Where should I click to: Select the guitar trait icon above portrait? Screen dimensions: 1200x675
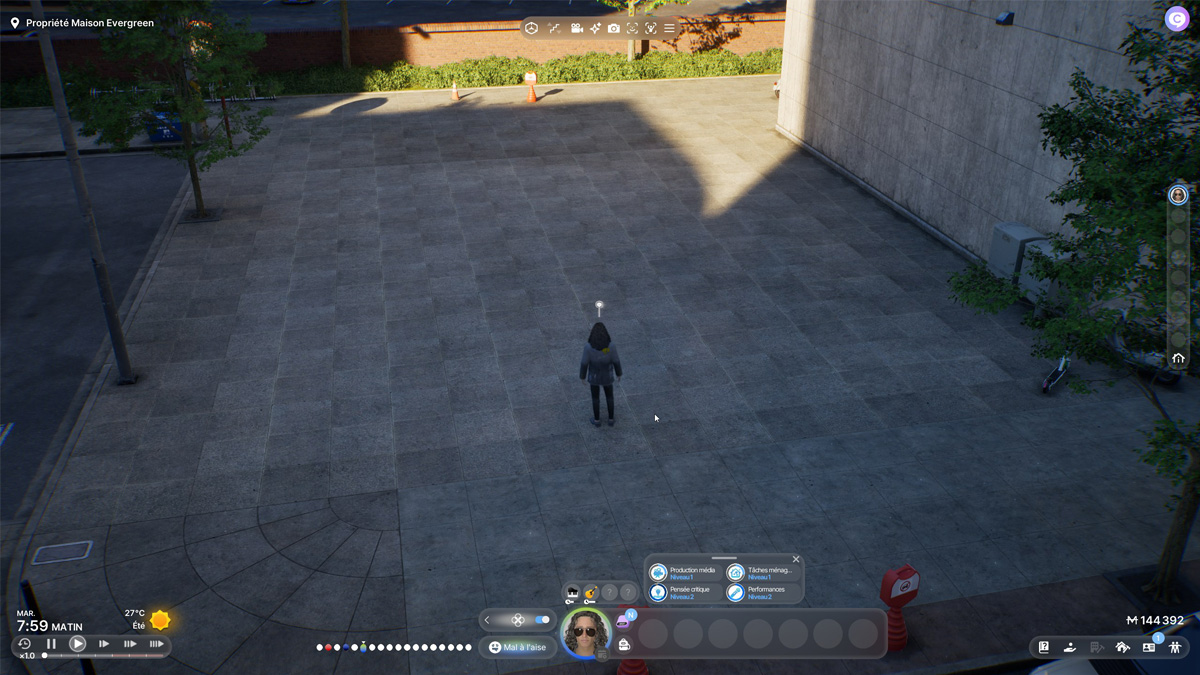[591, 593]
